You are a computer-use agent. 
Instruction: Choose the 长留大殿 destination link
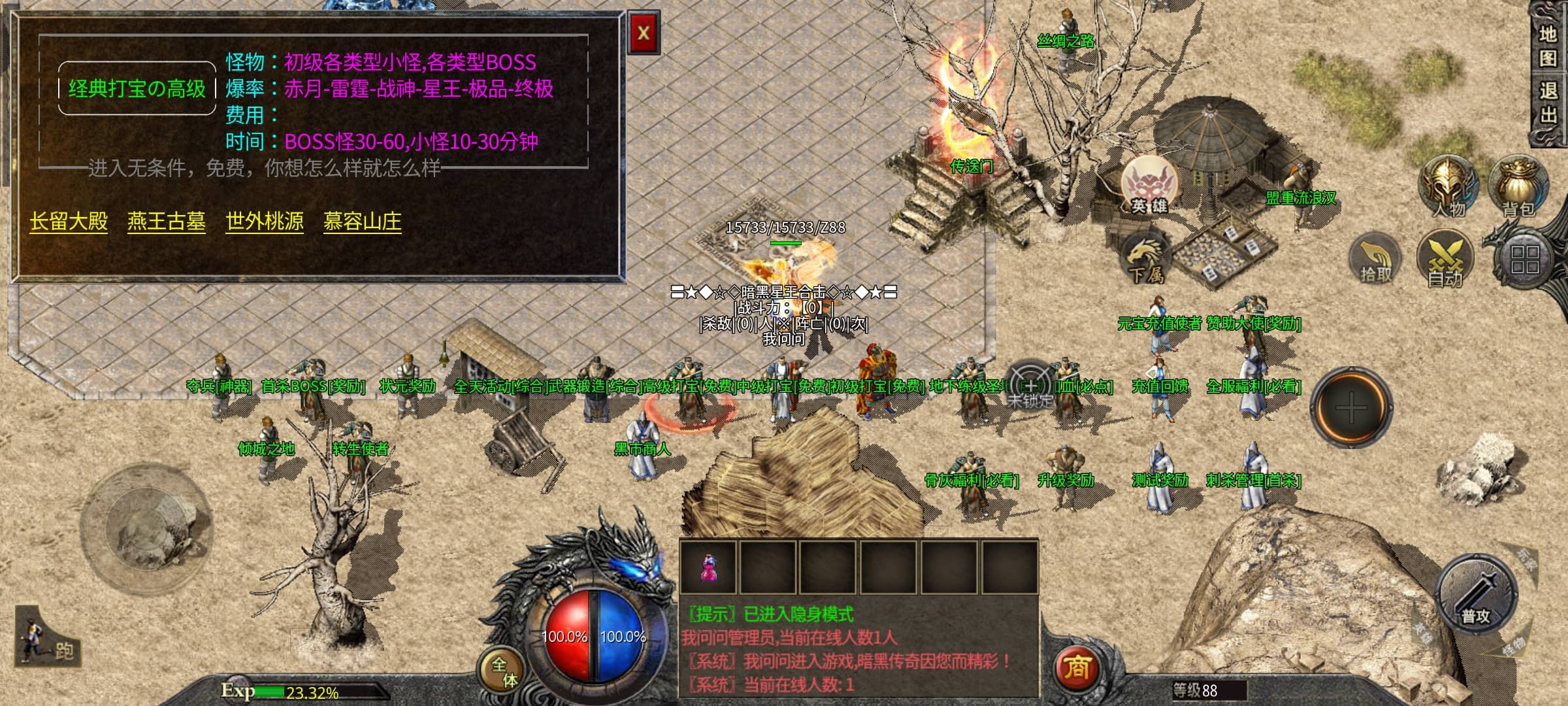(x=69, y=222)
